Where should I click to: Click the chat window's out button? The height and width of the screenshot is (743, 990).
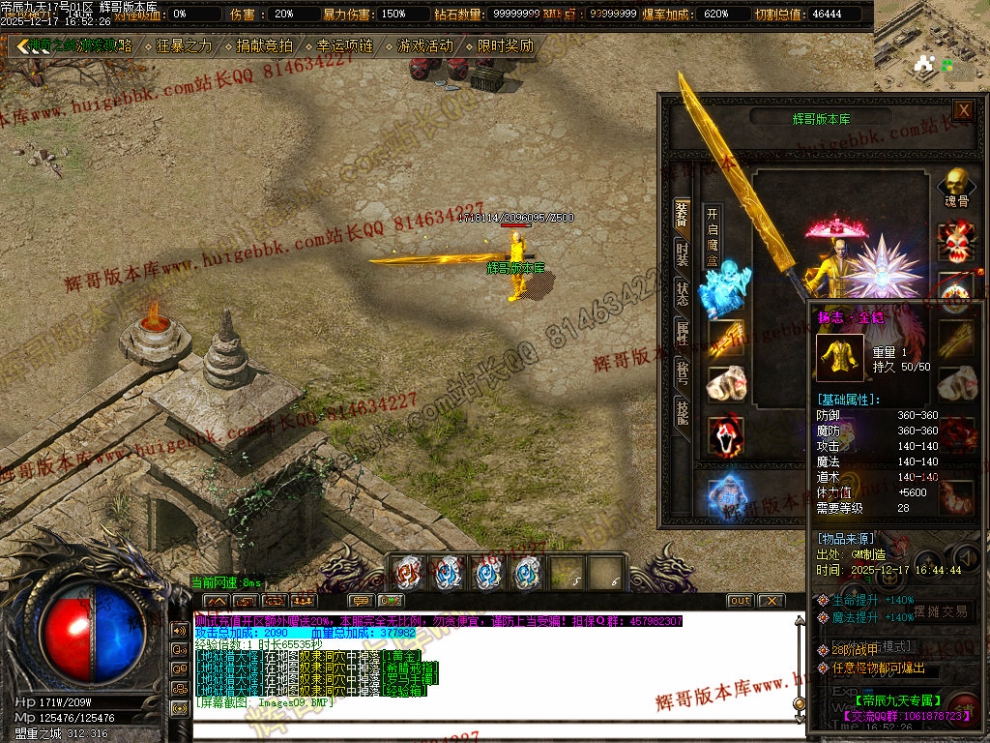pyautogui.click(x=739, y=601)
